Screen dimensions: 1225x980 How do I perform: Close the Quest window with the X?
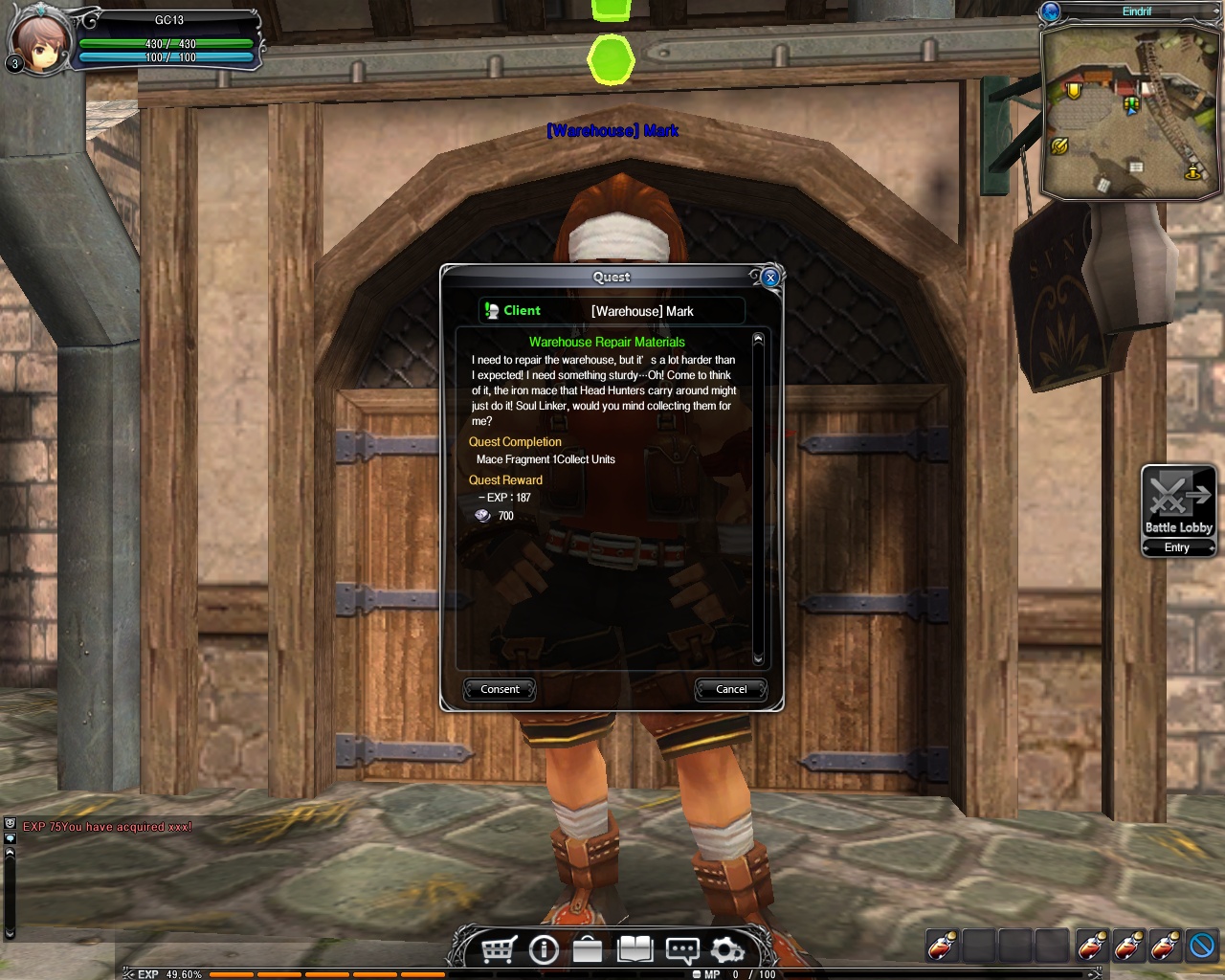tap(770, 278)
